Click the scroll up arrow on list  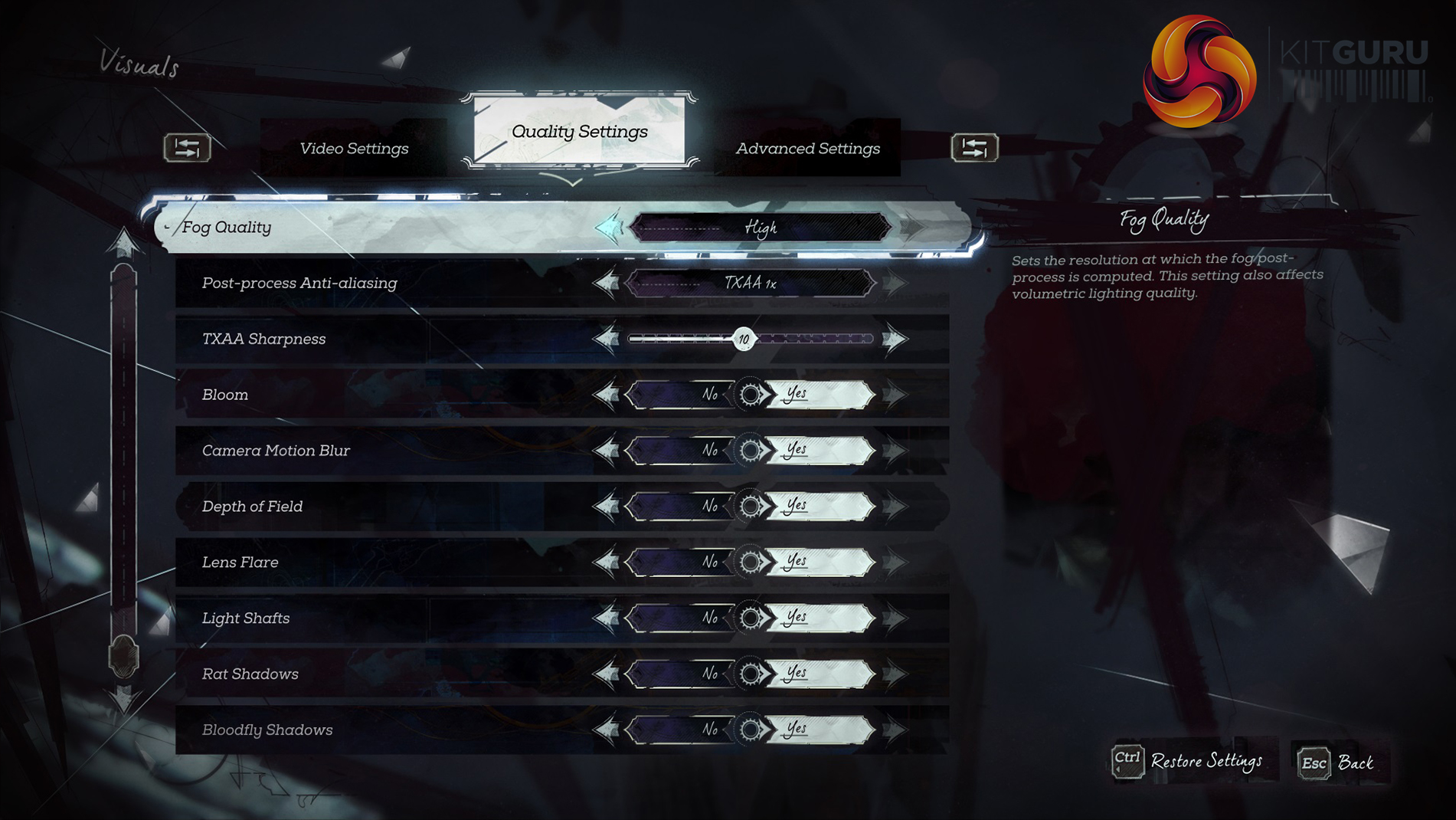[123, 244]
